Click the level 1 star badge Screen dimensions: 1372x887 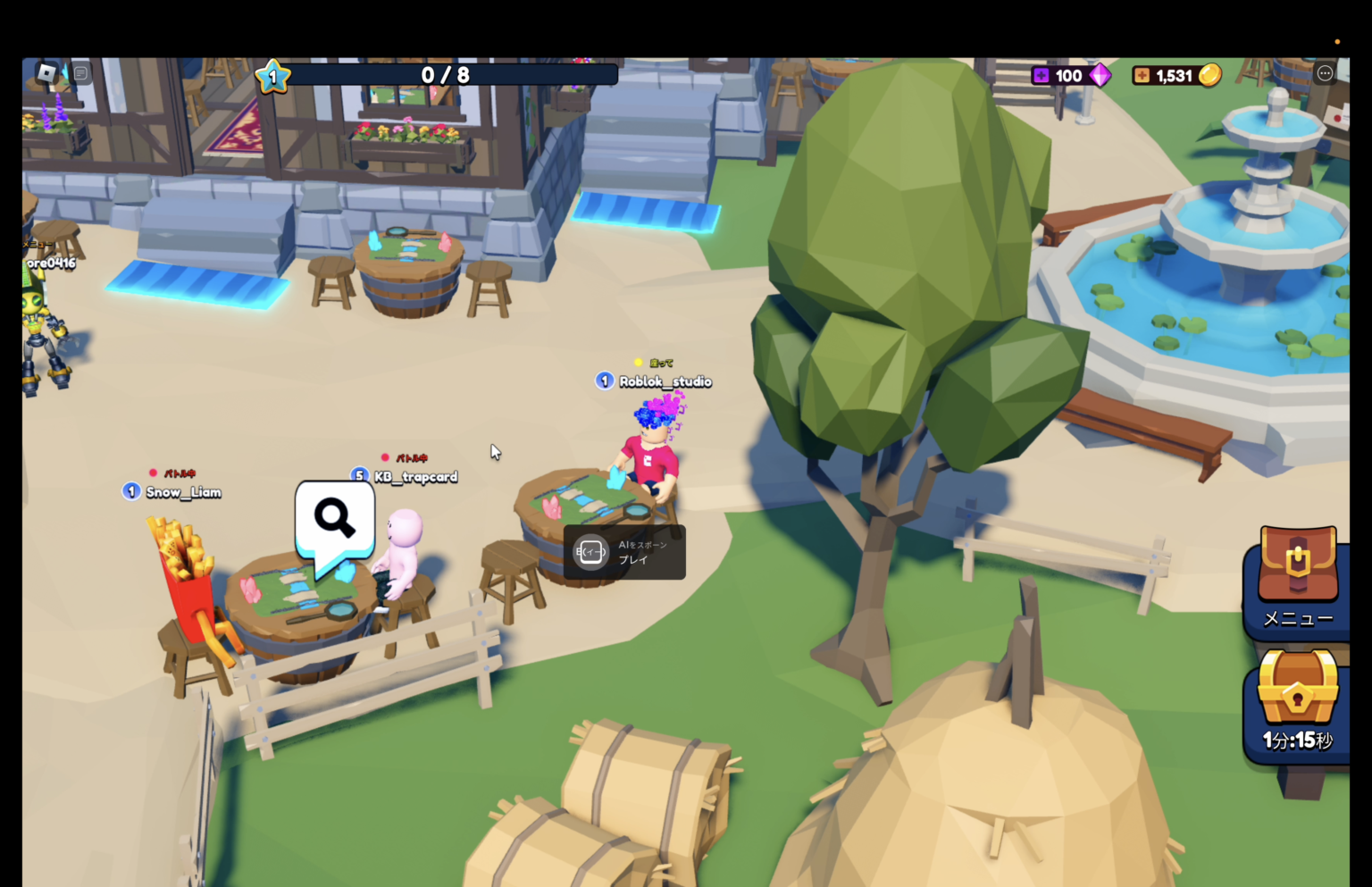[271, 76]
